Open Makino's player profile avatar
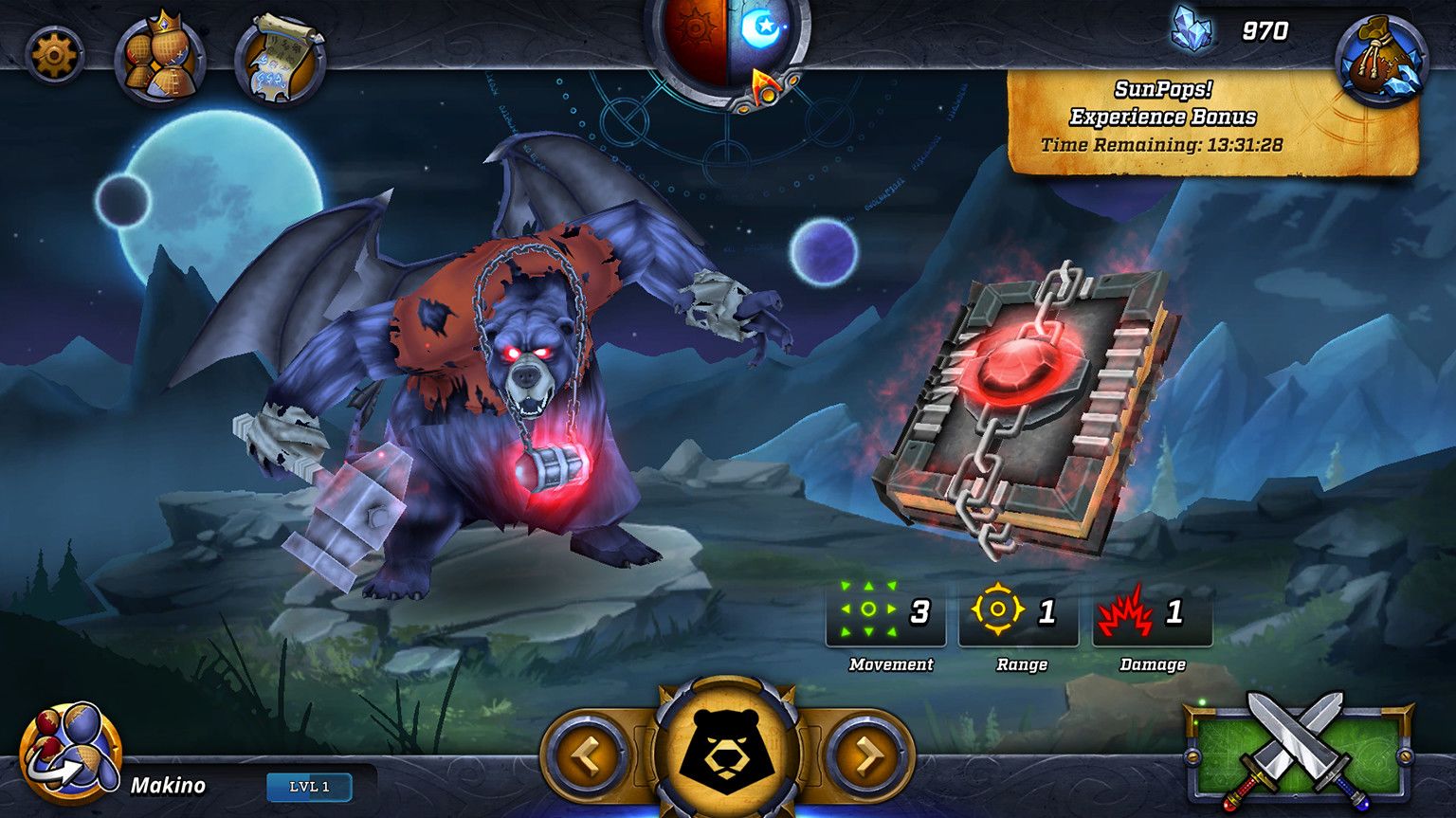 [x=70, y=754]
